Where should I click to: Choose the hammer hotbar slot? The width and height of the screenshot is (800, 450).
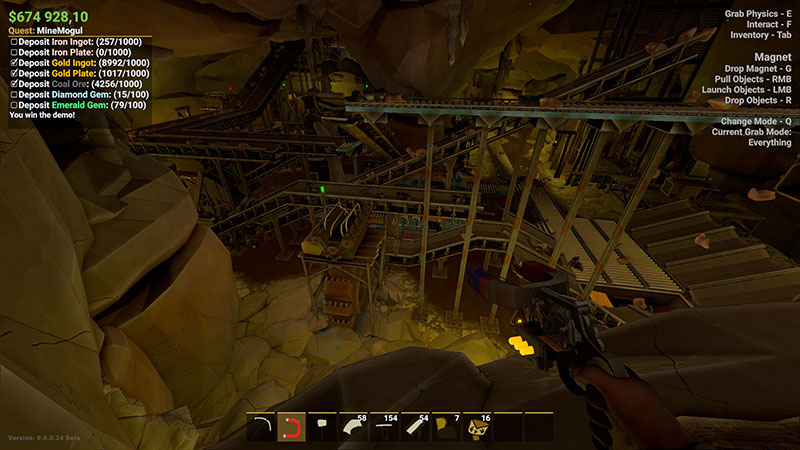click(x=323, y=428)
